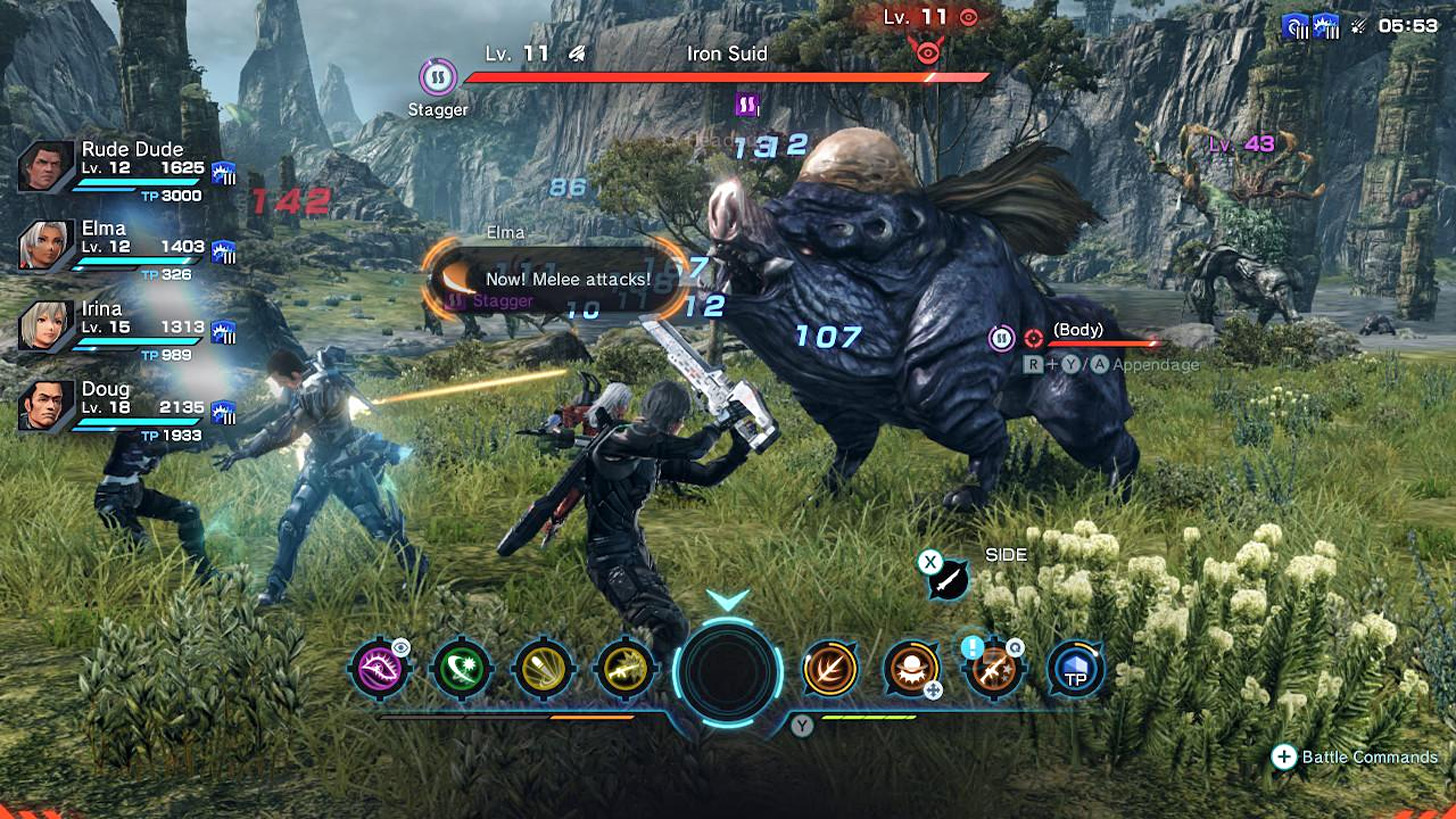Fire the orange rifle art with alert
This screenshot has width=1456, height=819.
click(x=993, y=668)
